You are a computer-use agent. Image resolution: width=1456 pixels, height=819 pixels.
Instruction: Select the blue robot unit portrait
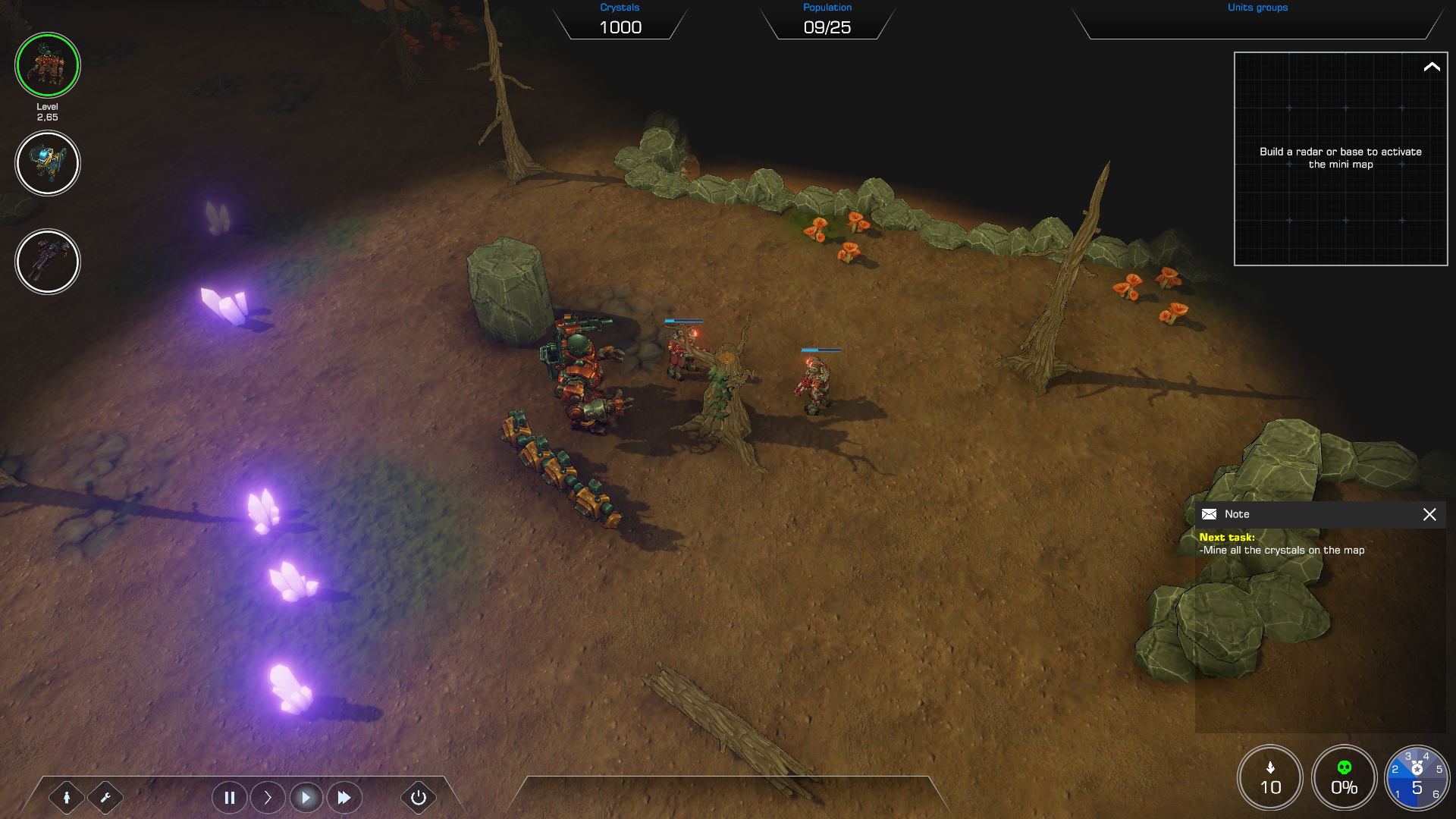[x=47, y=163]
